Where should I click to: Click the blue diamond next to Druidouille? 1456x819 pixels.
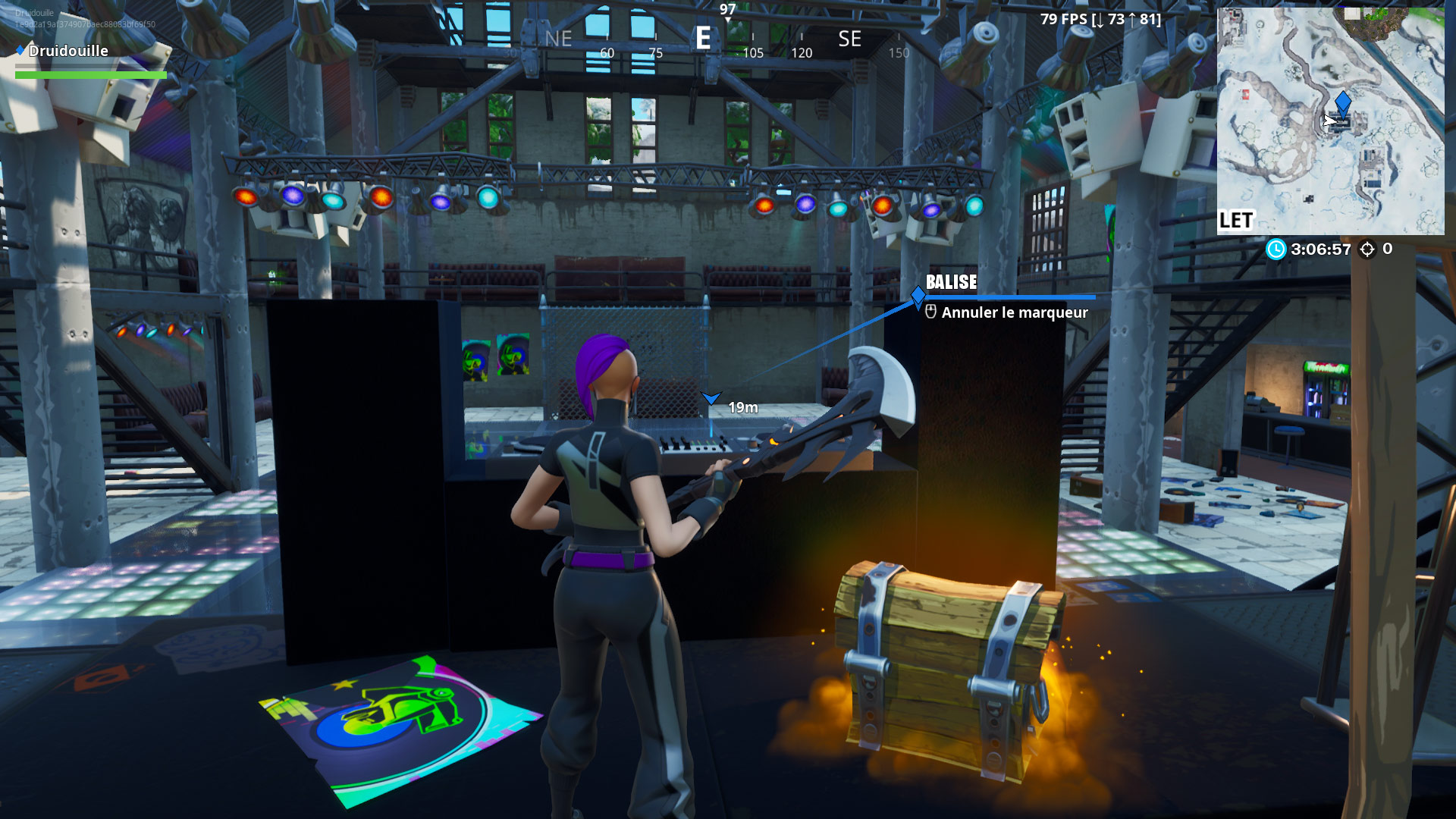pyautogui.click(x=19, y=51)
